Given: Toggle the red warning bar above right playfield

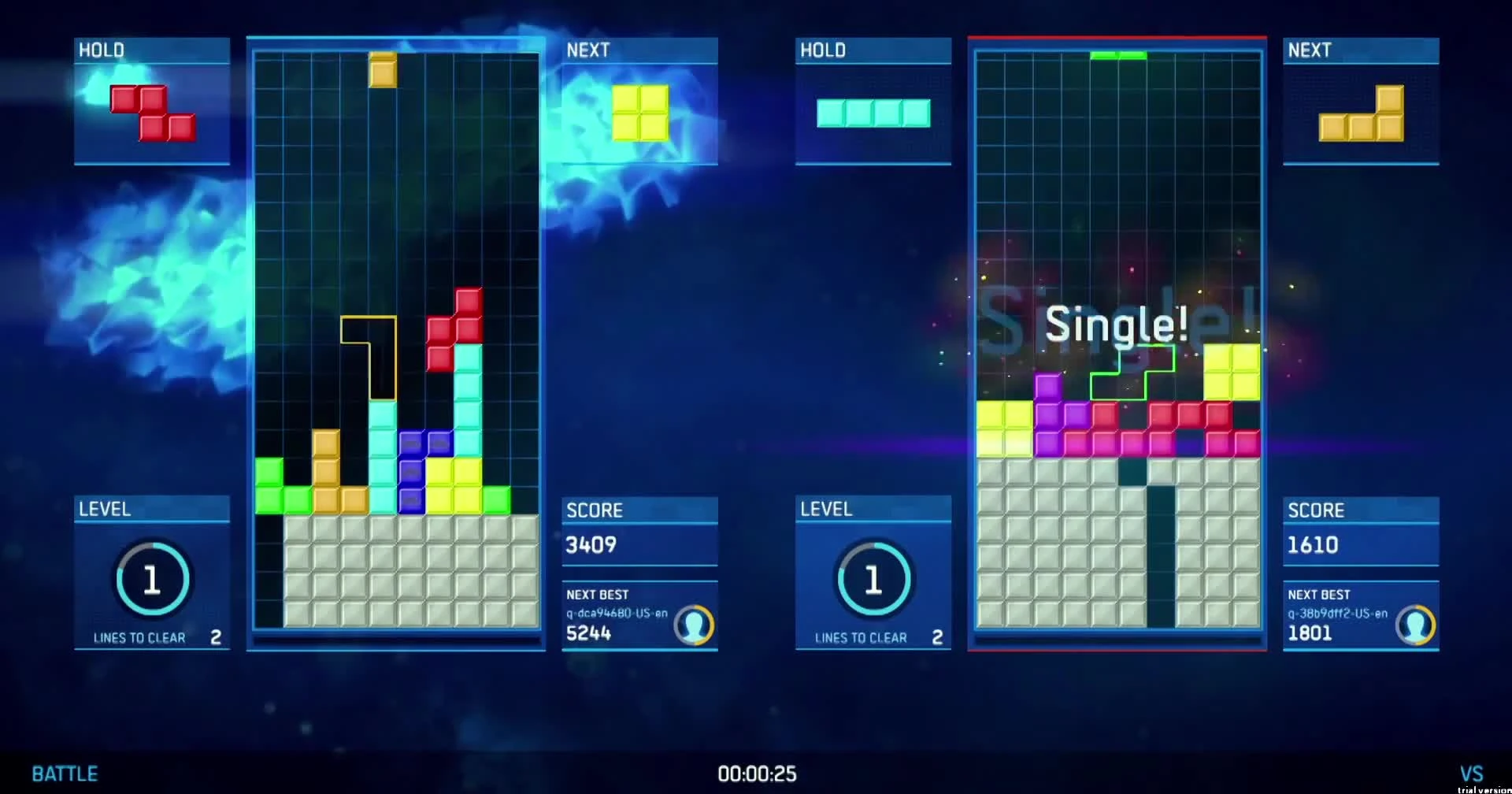Looking at the screenshot, I should coord(1117,37).
